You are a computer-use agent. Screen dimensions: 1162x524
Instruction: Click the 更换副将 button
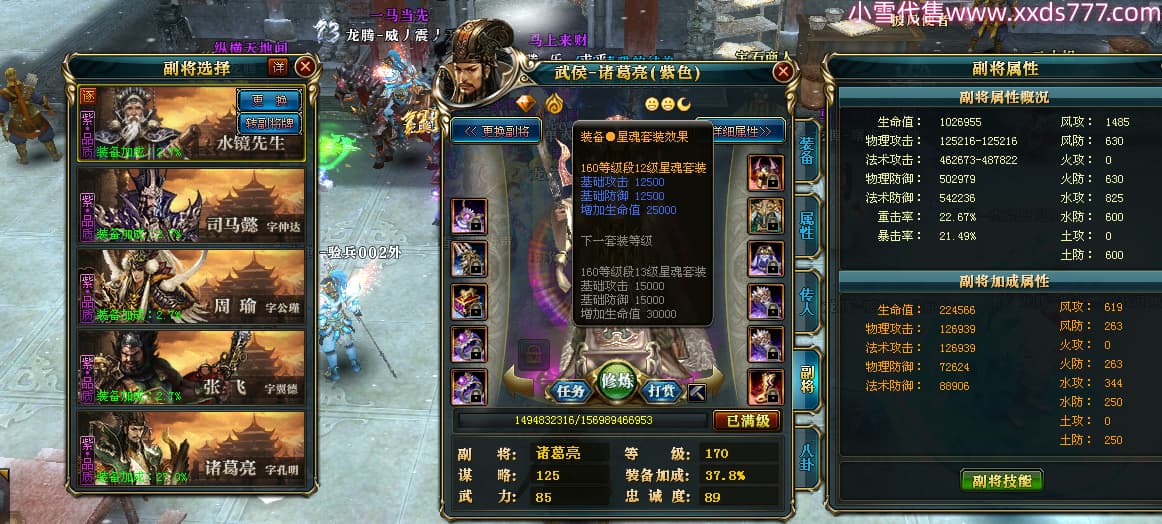tap(496, 131)
